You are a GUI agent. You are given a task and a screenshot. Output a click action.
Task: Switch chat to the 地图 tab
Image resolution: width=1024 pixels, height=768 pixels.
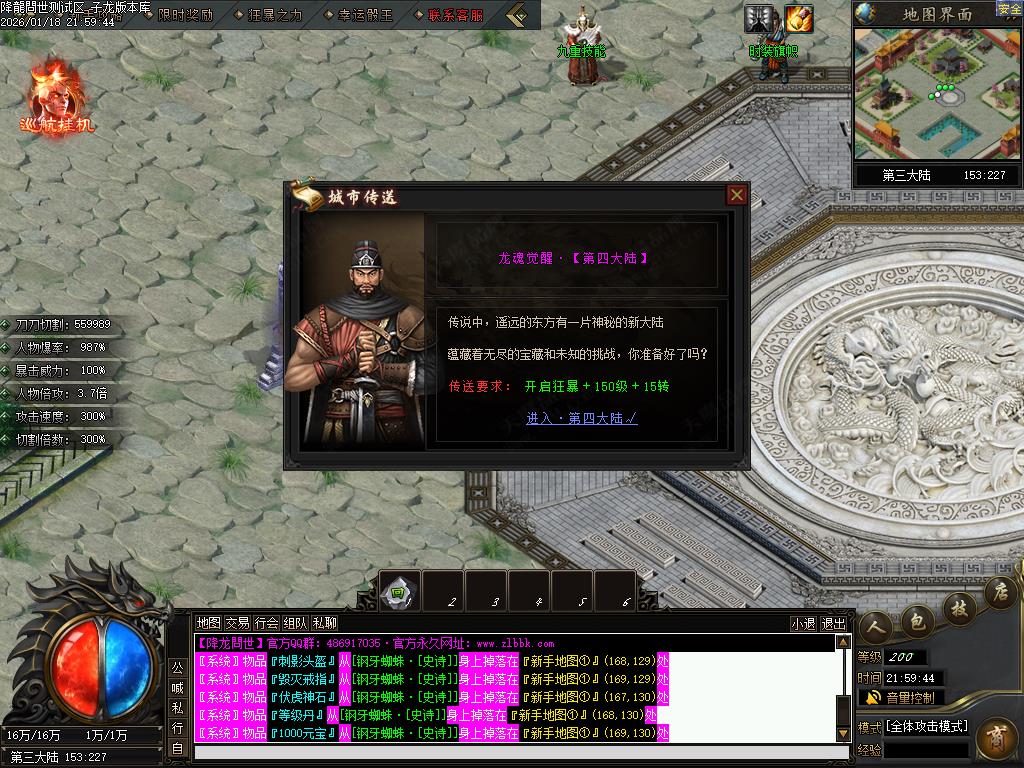[x=208, y=622]
